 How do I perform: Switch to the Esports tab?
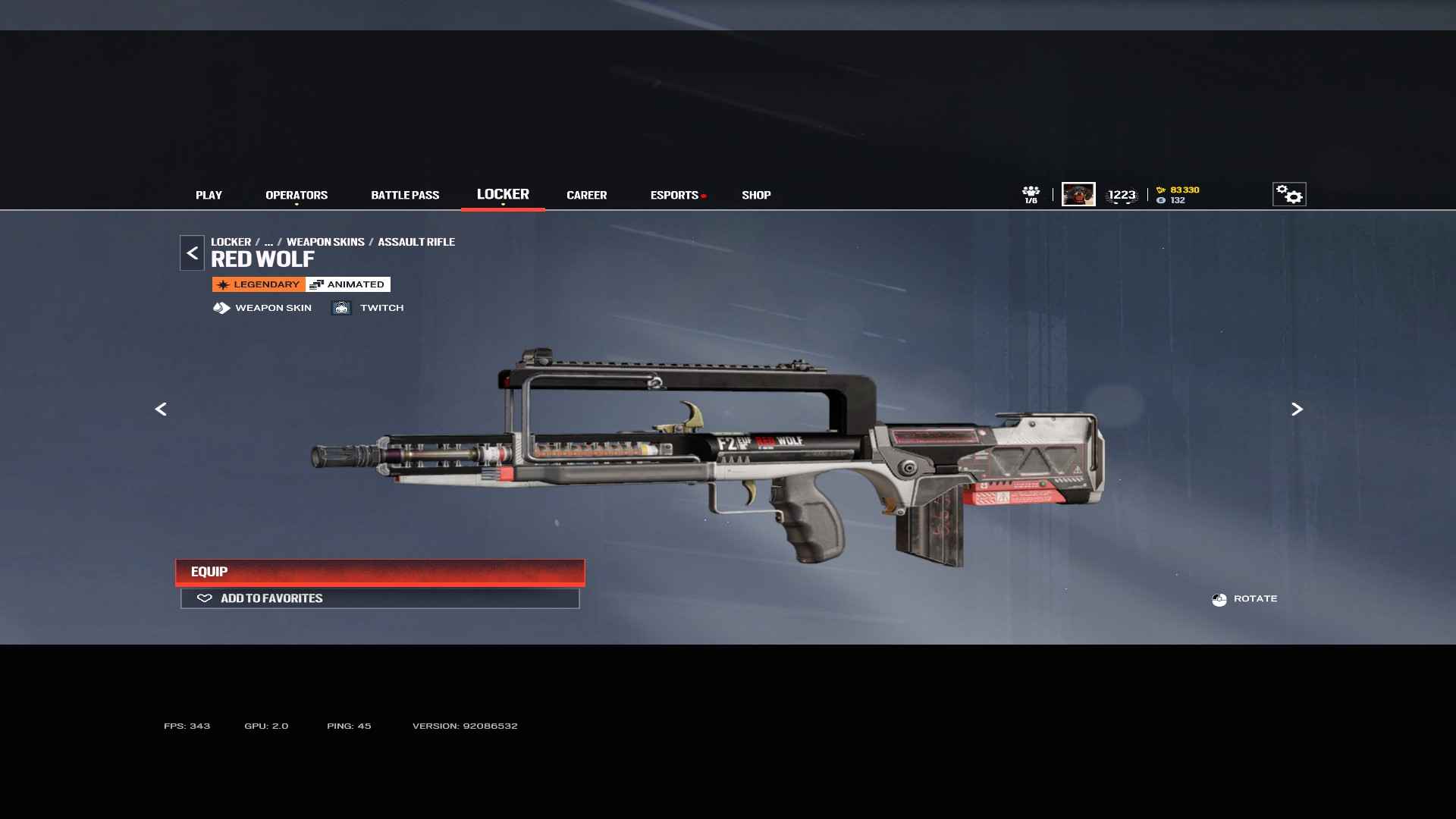674,195
